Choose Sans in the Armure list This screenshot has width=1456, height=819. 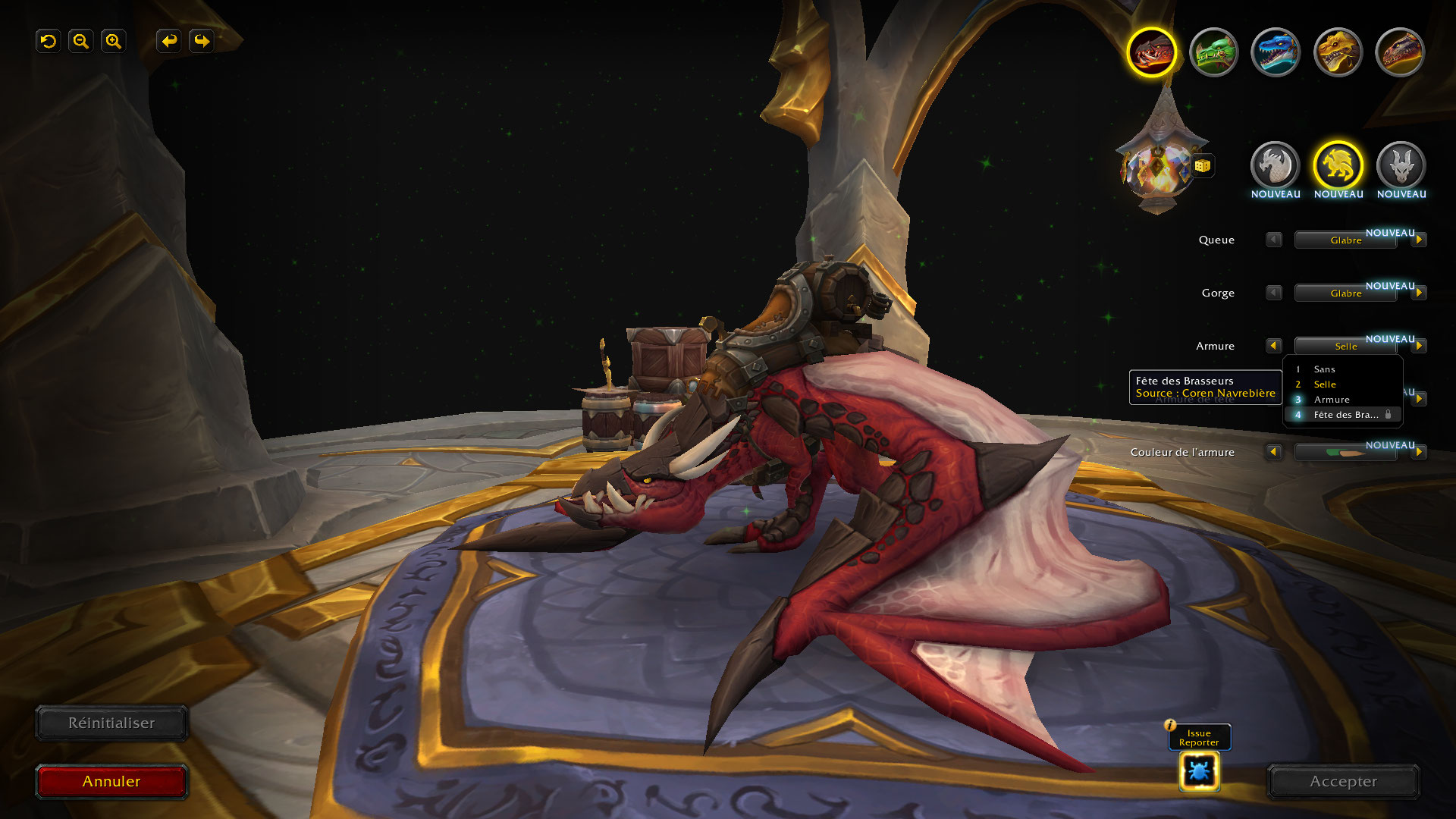pyautogui.click(x=1324, y=369)
